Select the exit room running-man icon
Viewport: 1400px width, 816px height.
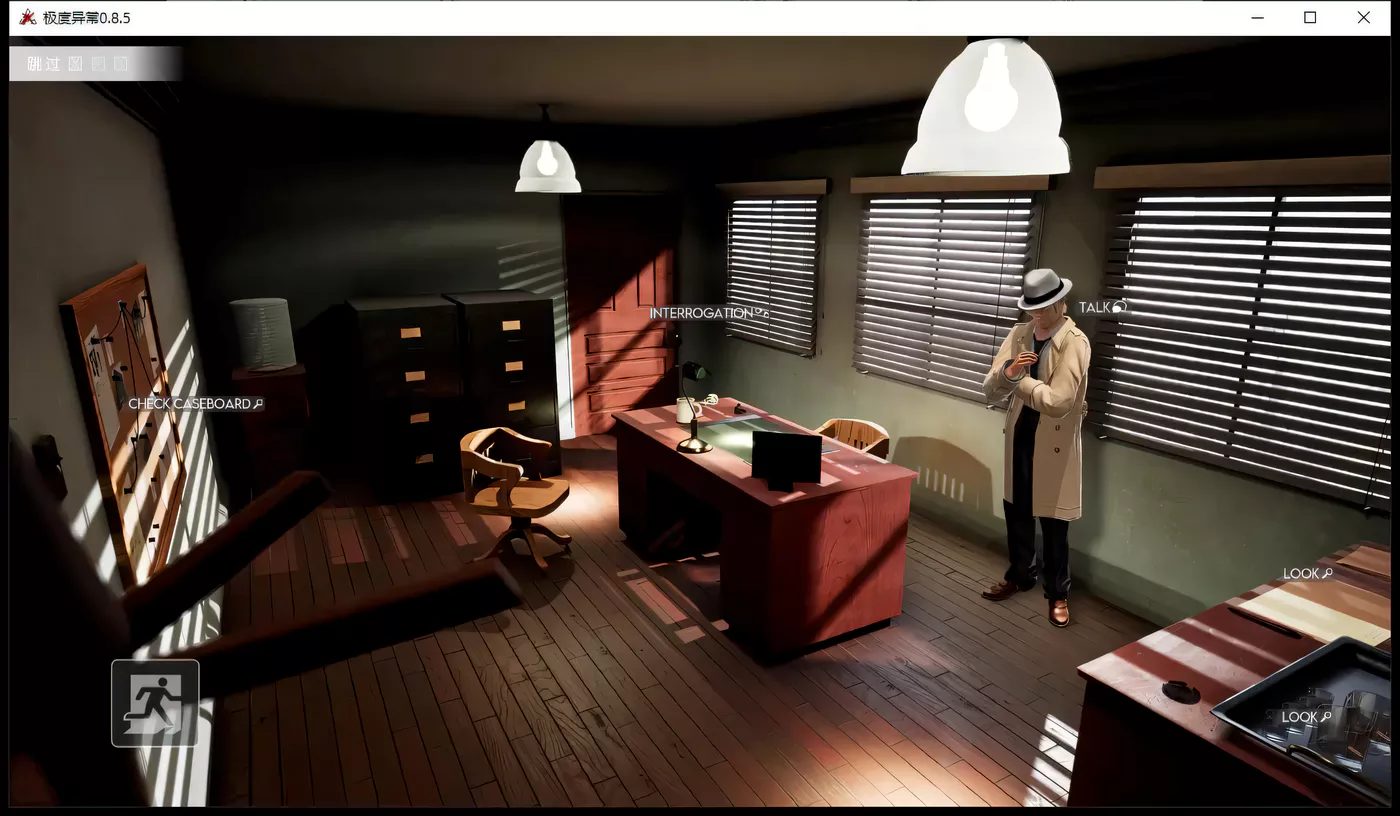point(154,701)
